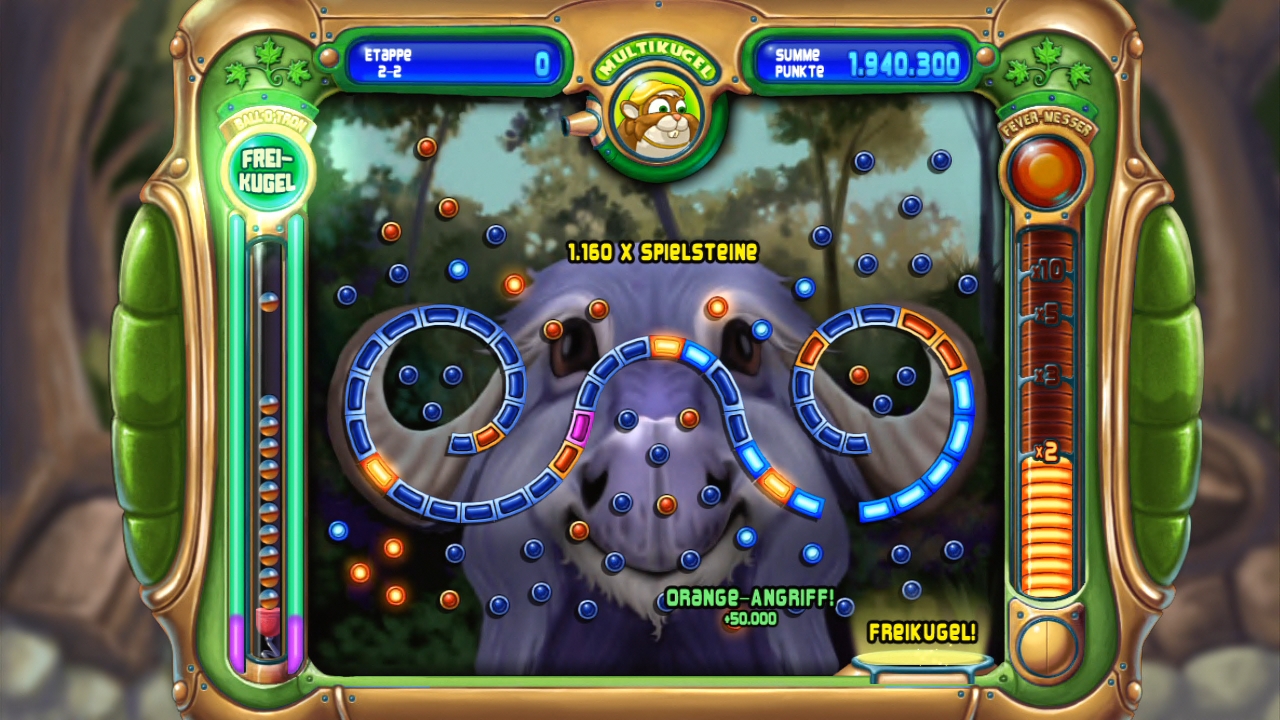The height and width of the screenshot is (720, 1280).
Task: Click the ball launcher cannon nozzle
Action: coord(578,123)
